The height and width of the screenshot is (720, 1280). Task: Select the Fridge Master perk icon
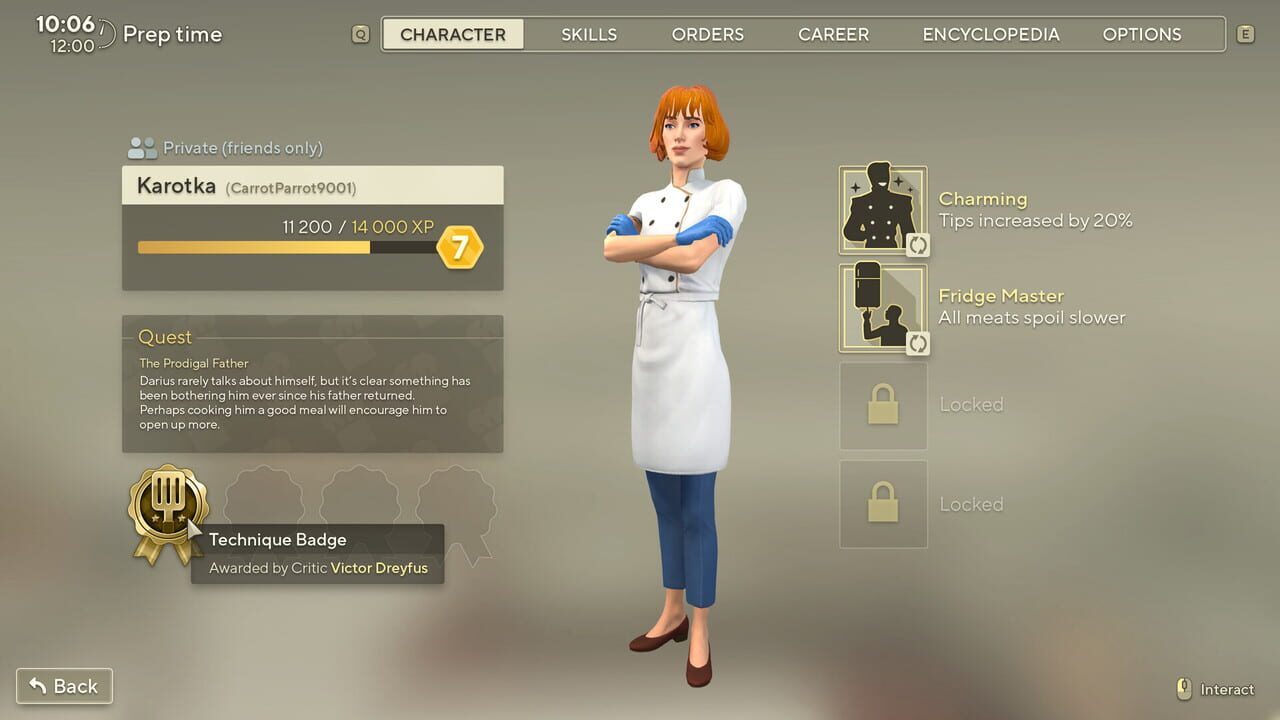pyautogui.click(x=883, y=306)
